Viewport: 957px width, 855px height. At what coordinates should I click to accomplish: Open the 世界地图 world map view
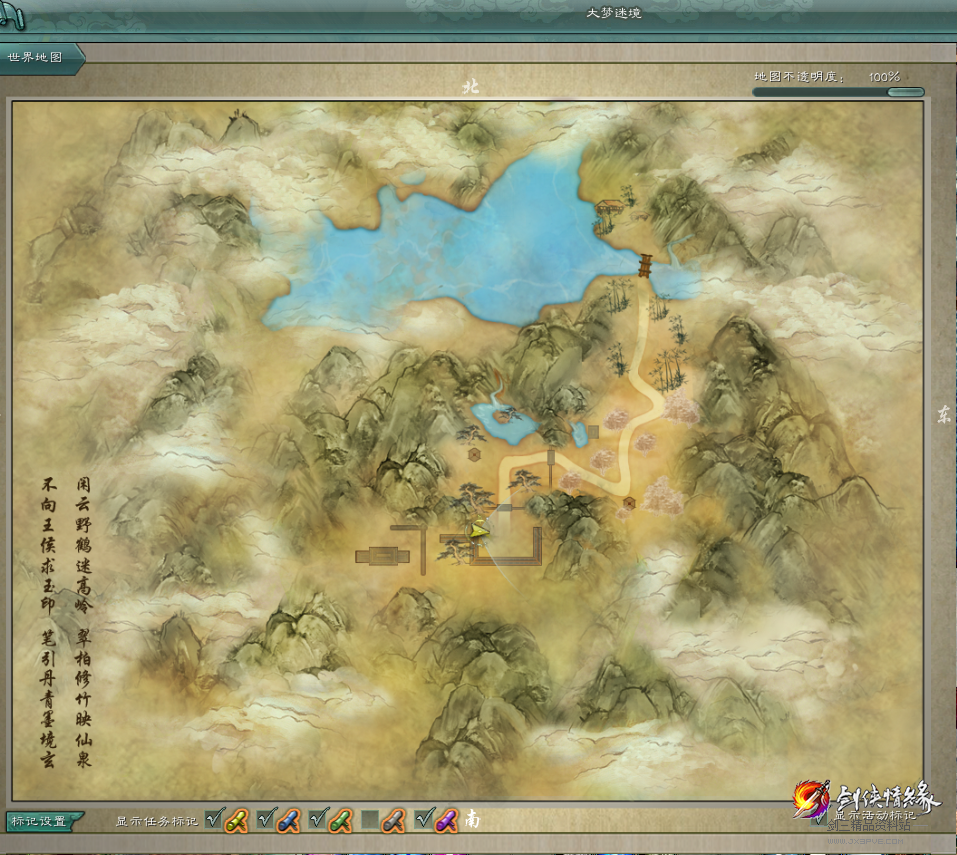[x=36, y=58]
